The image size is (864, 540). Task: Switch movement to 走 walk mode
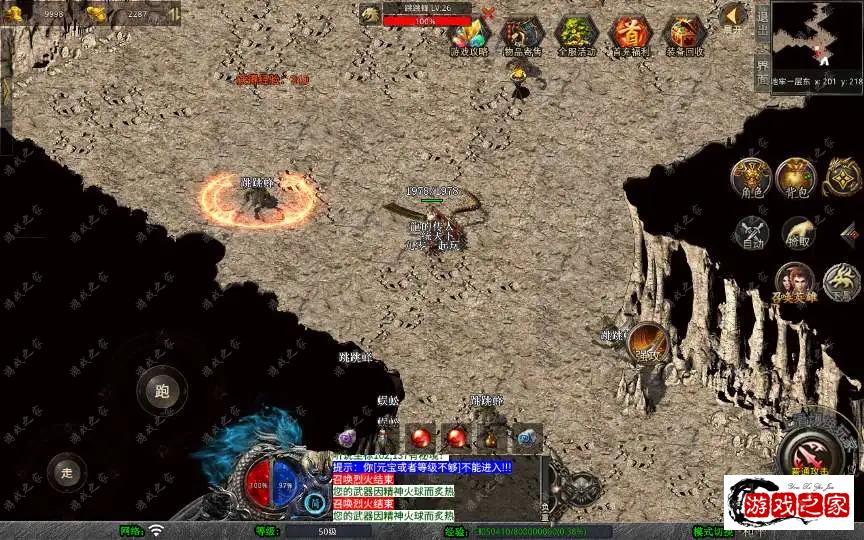[x=68, y=470]
